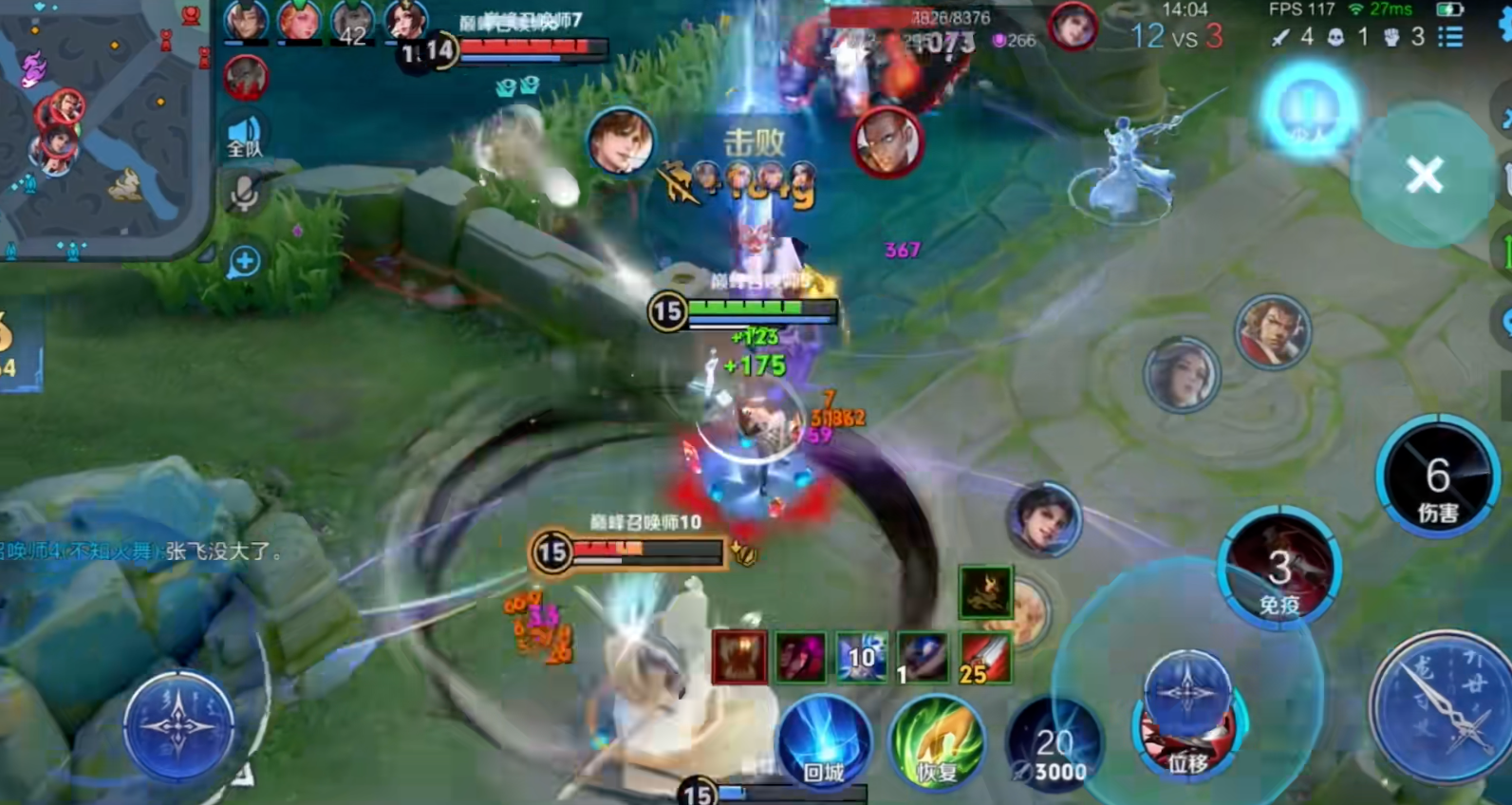Open the chat message line
This screenshot has height=805, width=1512.
pos(142,552)
